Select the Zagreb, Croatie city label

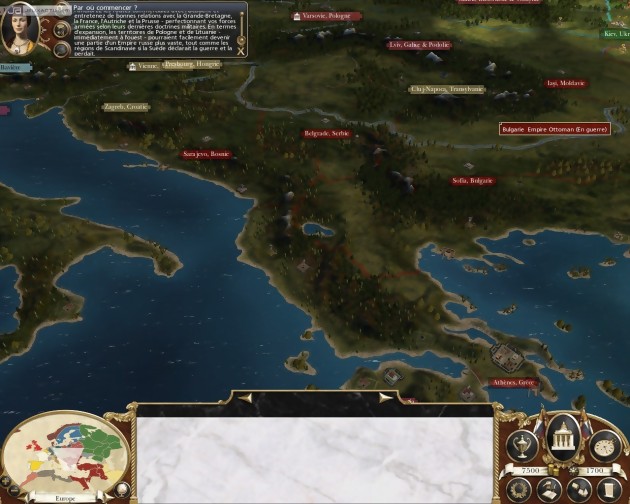coord(126,106)
